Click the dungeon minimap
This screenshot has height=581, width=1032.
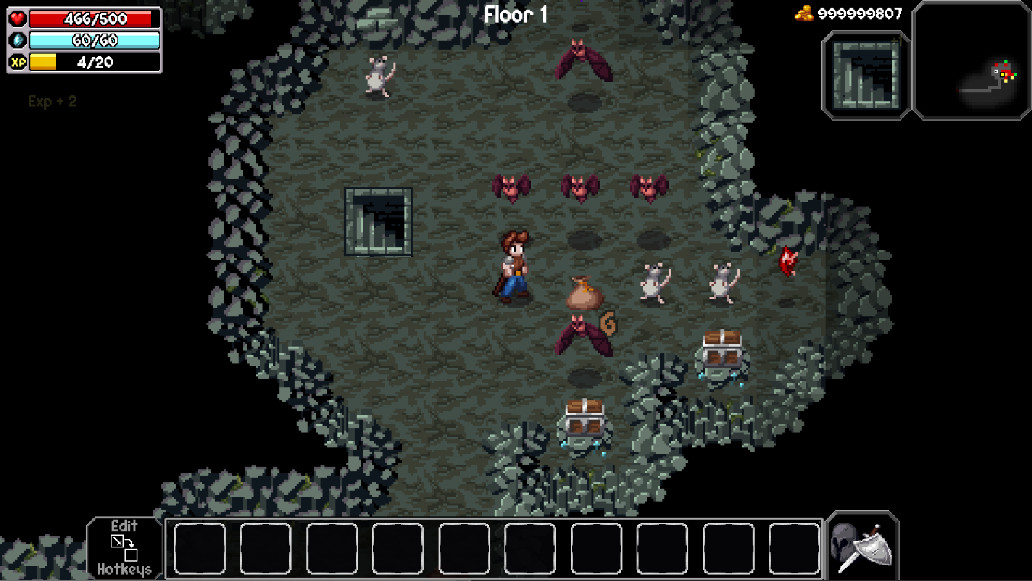tap(971, 60)
